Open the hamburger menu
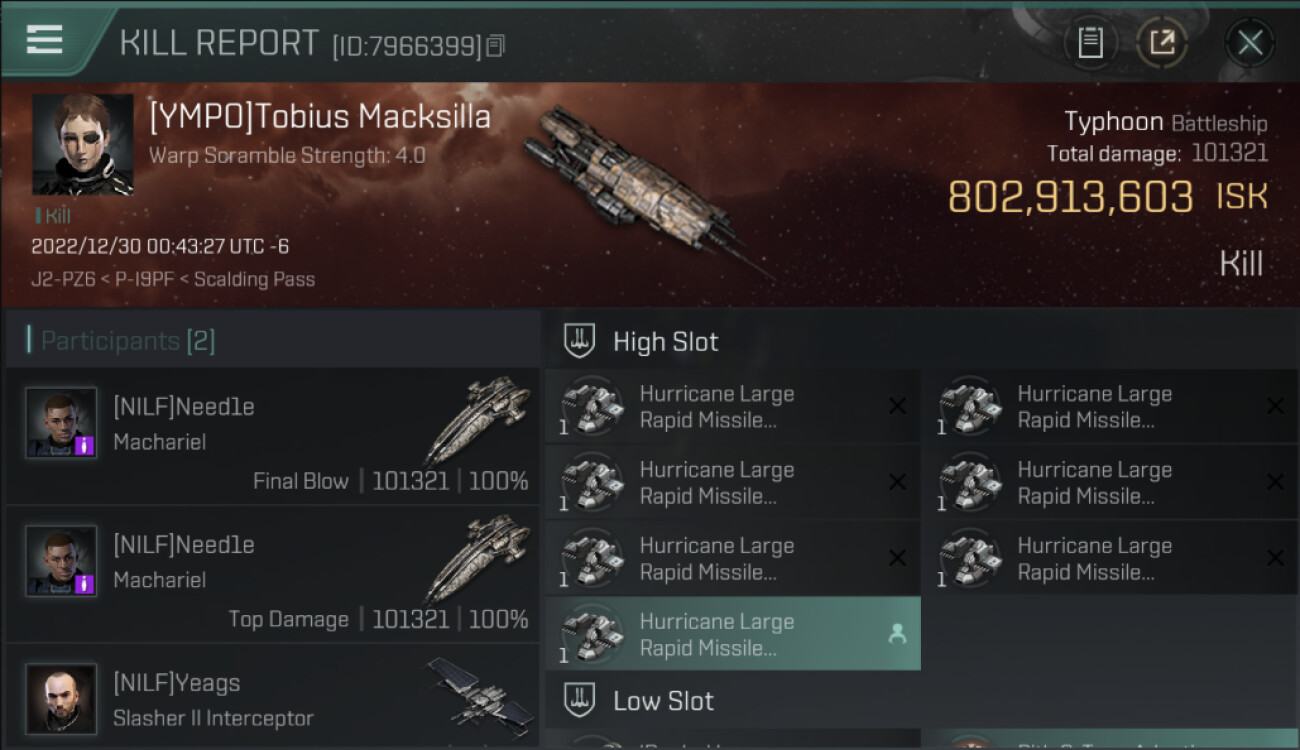This screenshot has height=750, width=1300. pos(45,40)
